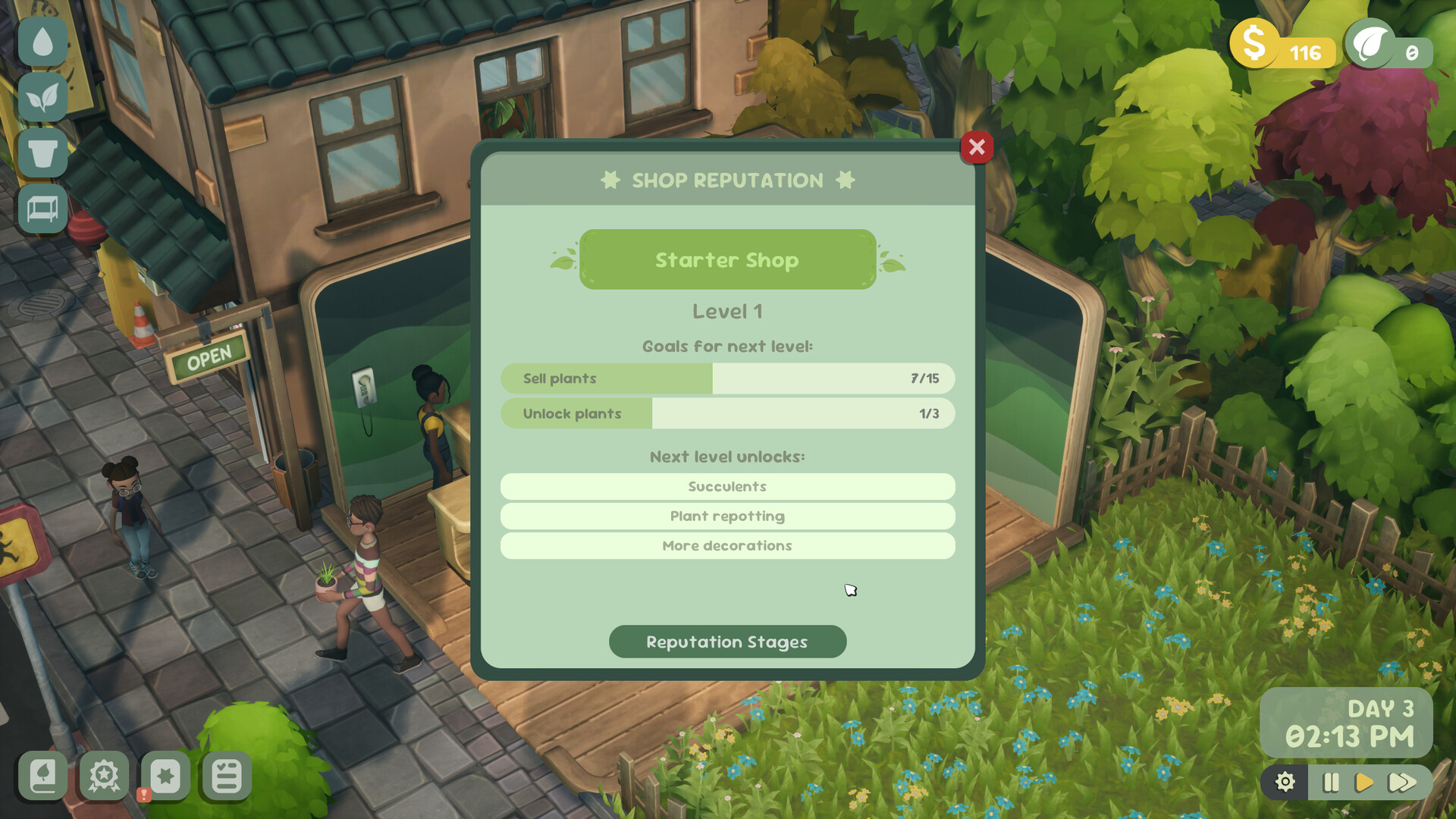Click the Sell plants progress bar
This screenshot has height=819, width=1456.
point(727,378)
